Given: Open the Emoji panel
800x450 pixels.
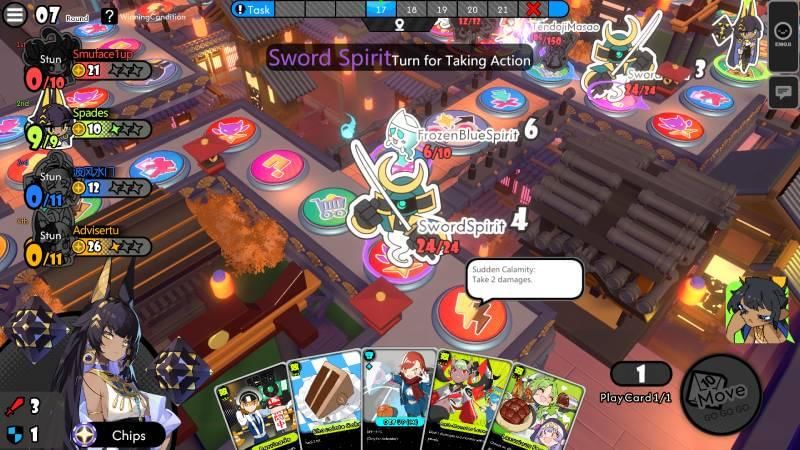Looking at the screenshot, I should [x=783, y=38].
